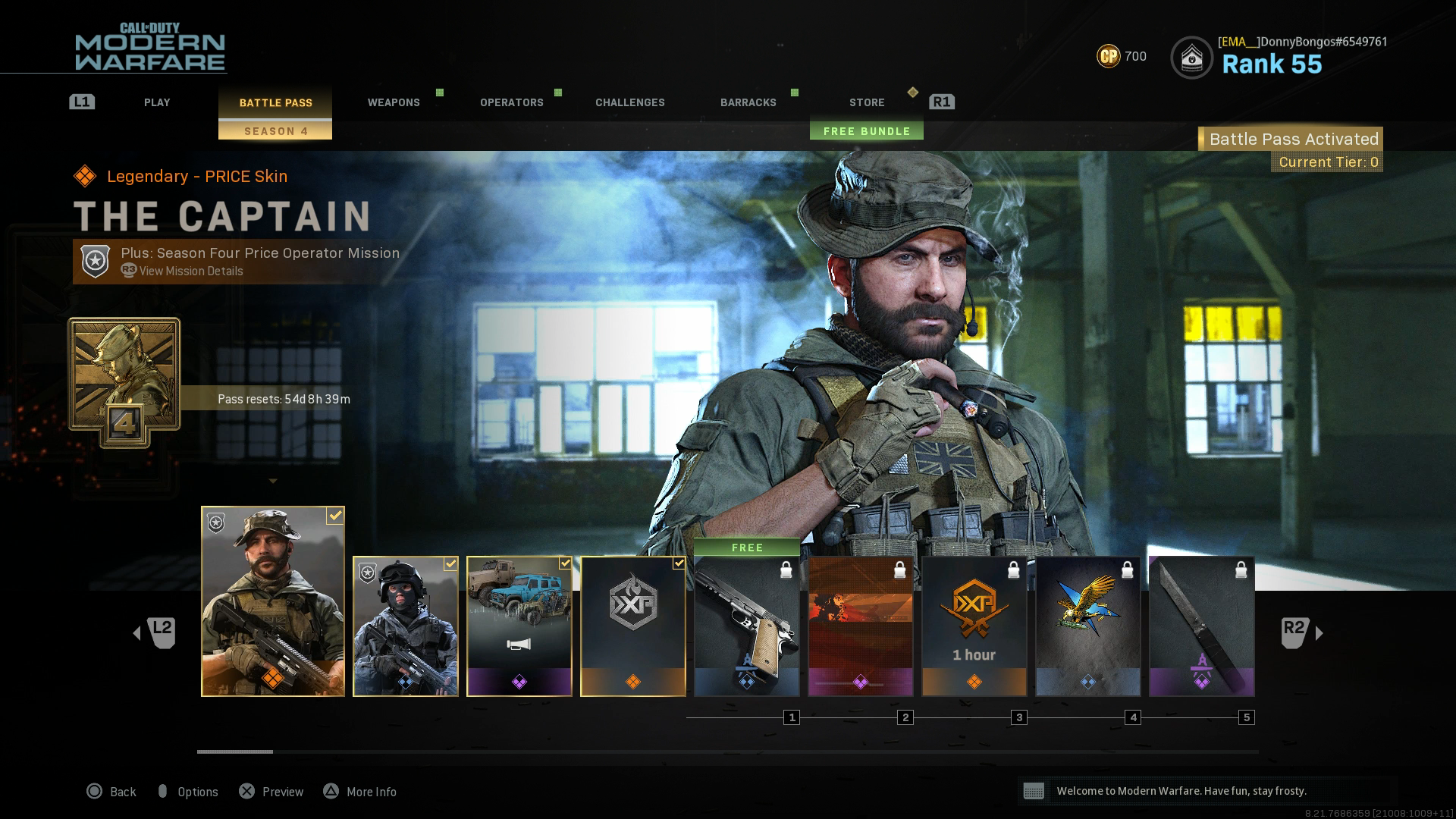
Task: Click the free pistol blueprint reward
Action: [746, 622]
